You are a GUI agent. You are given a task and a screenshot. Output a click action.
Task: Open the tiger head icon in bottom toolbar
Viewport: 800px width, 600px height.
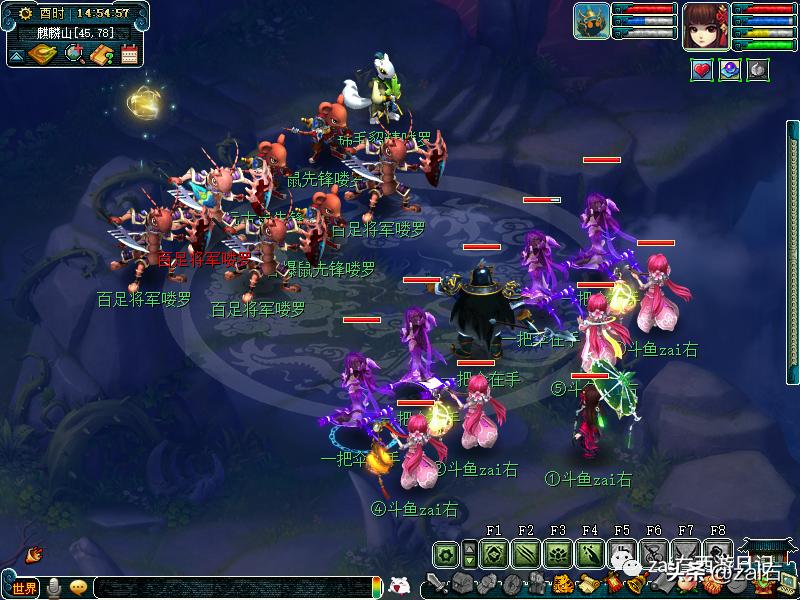pos(563,584)
